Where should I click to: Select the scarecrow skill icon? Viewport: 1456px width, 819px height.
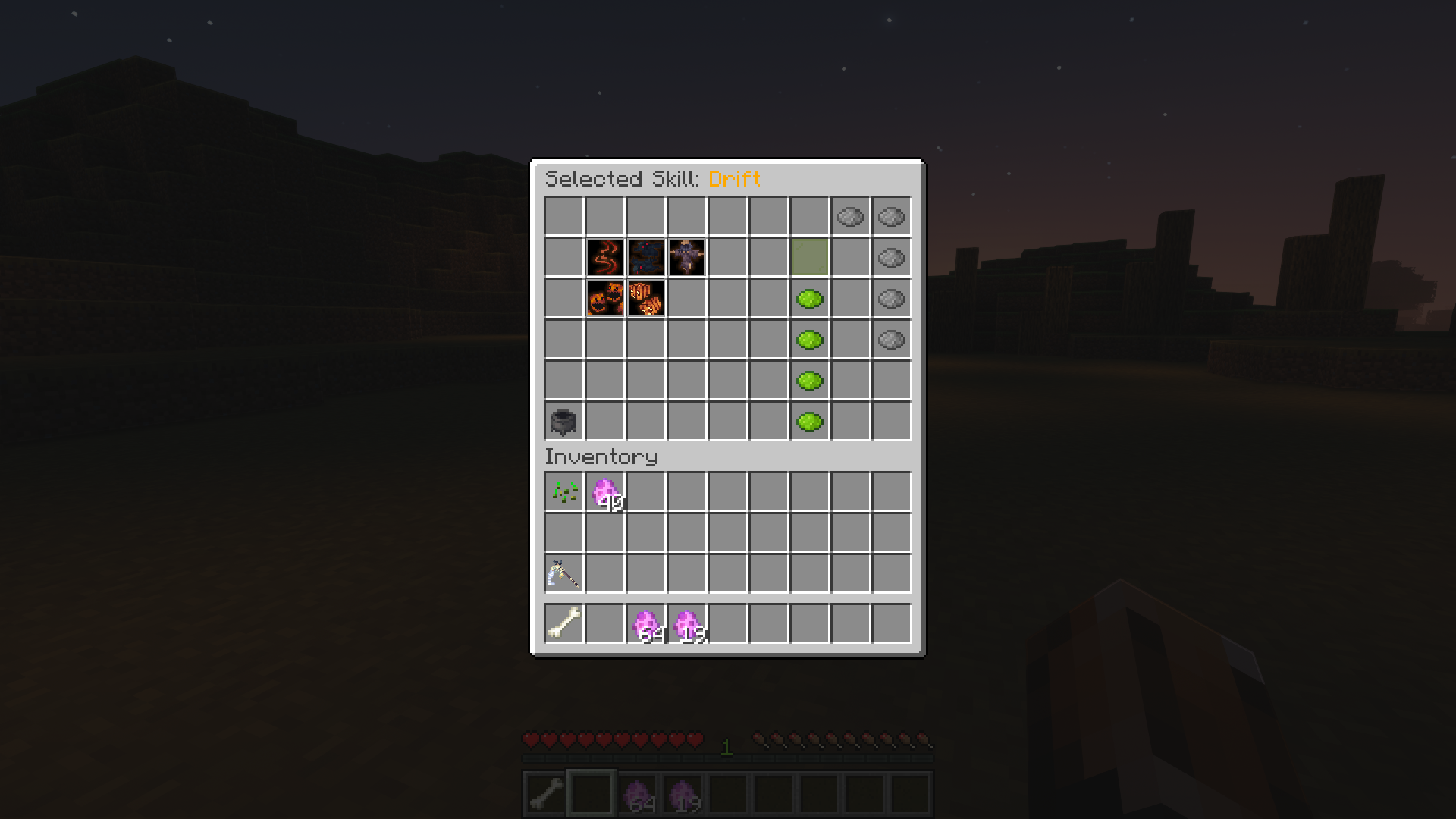point(686,258)
